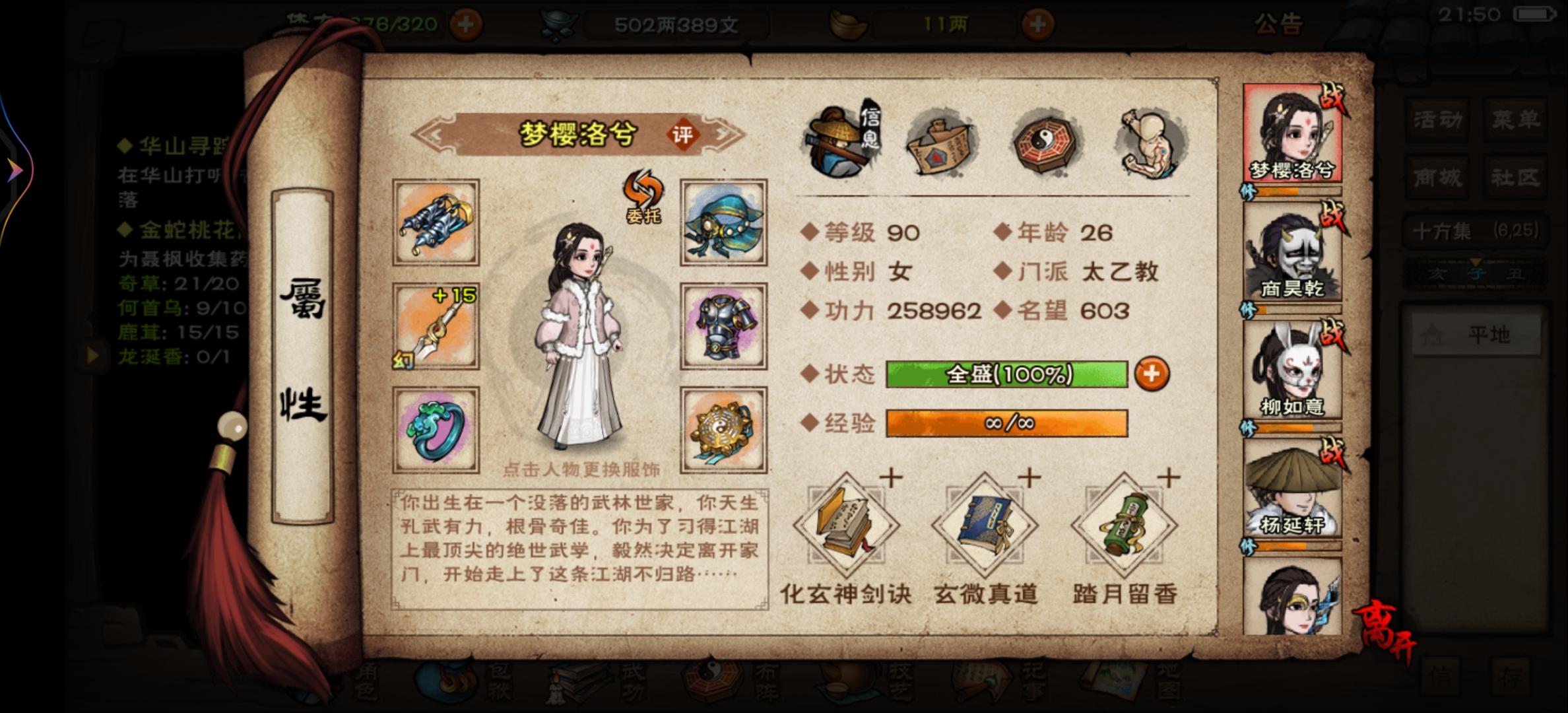Open the bamboo-hat 信息 character info icon
The height and width of the screenshot is (713, 1568).
836,142
